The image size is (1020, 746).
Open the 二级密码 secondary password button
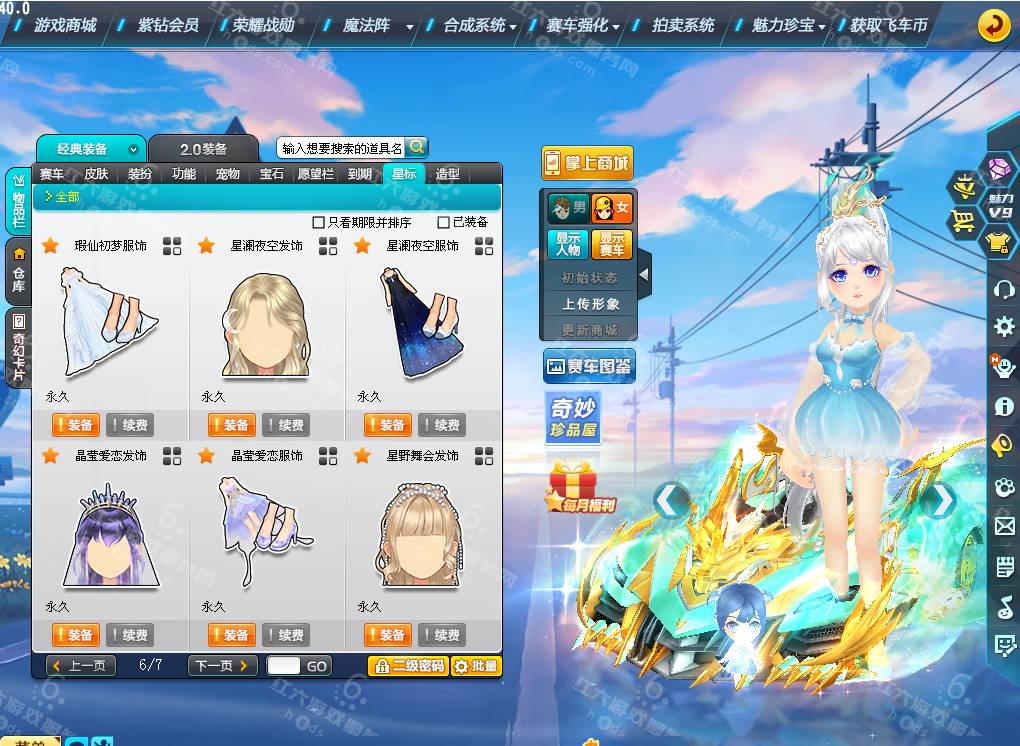pyautogui.click(x=407, y=665)
